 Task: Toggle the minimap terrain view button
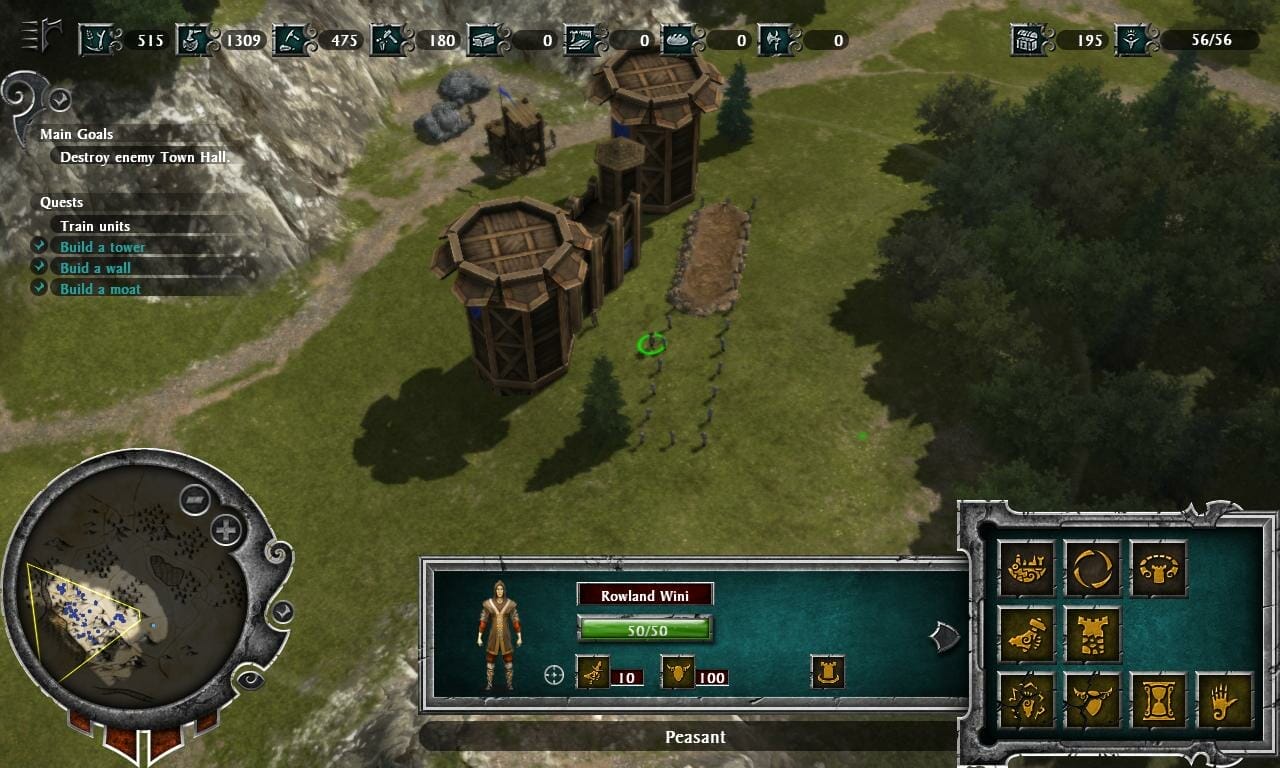click(x=195, y=499)
